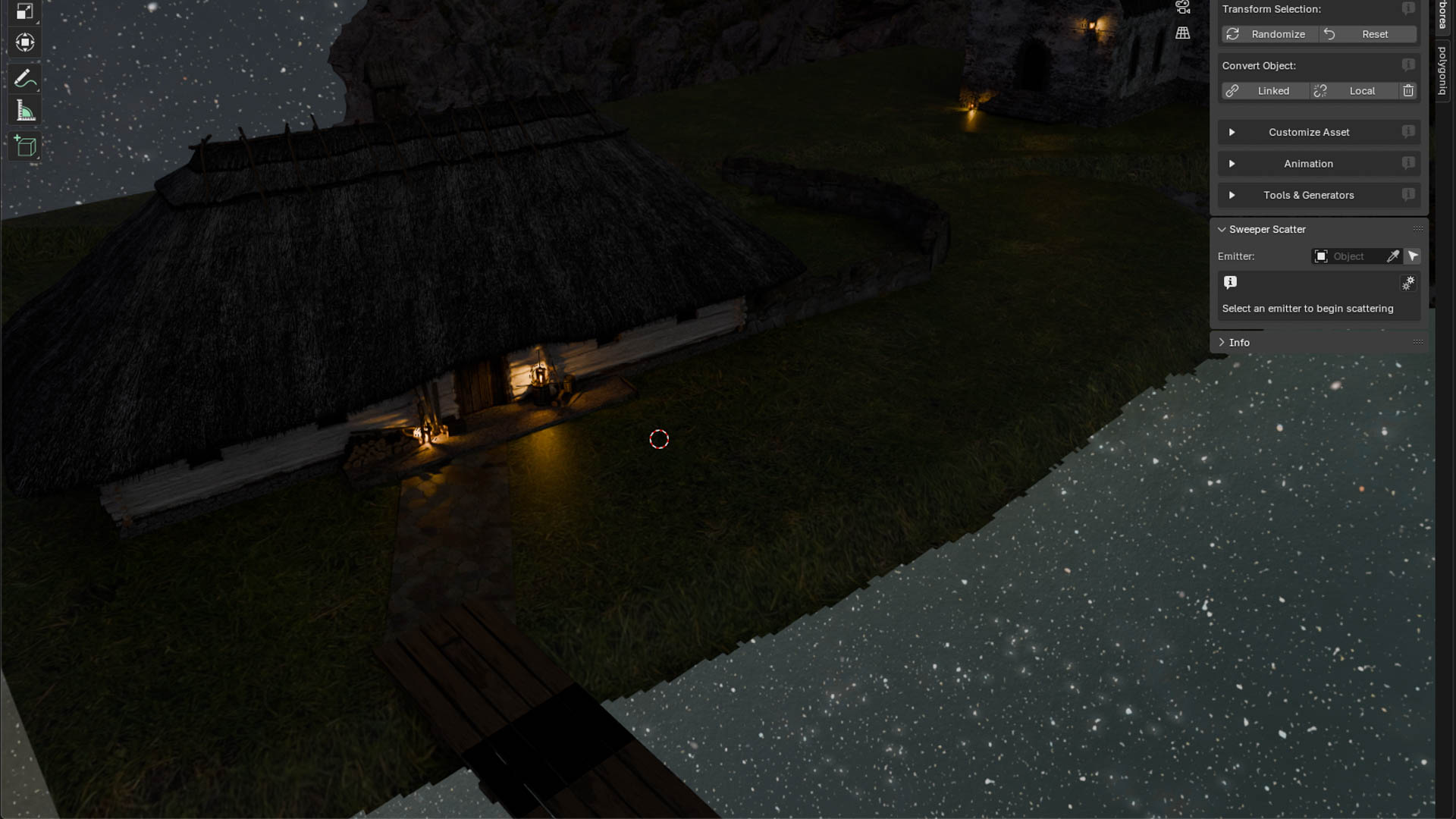Open the Sweeper Scatter gears settings
The height and width of the screenshot is (819, 1456).
(1408, 283)
